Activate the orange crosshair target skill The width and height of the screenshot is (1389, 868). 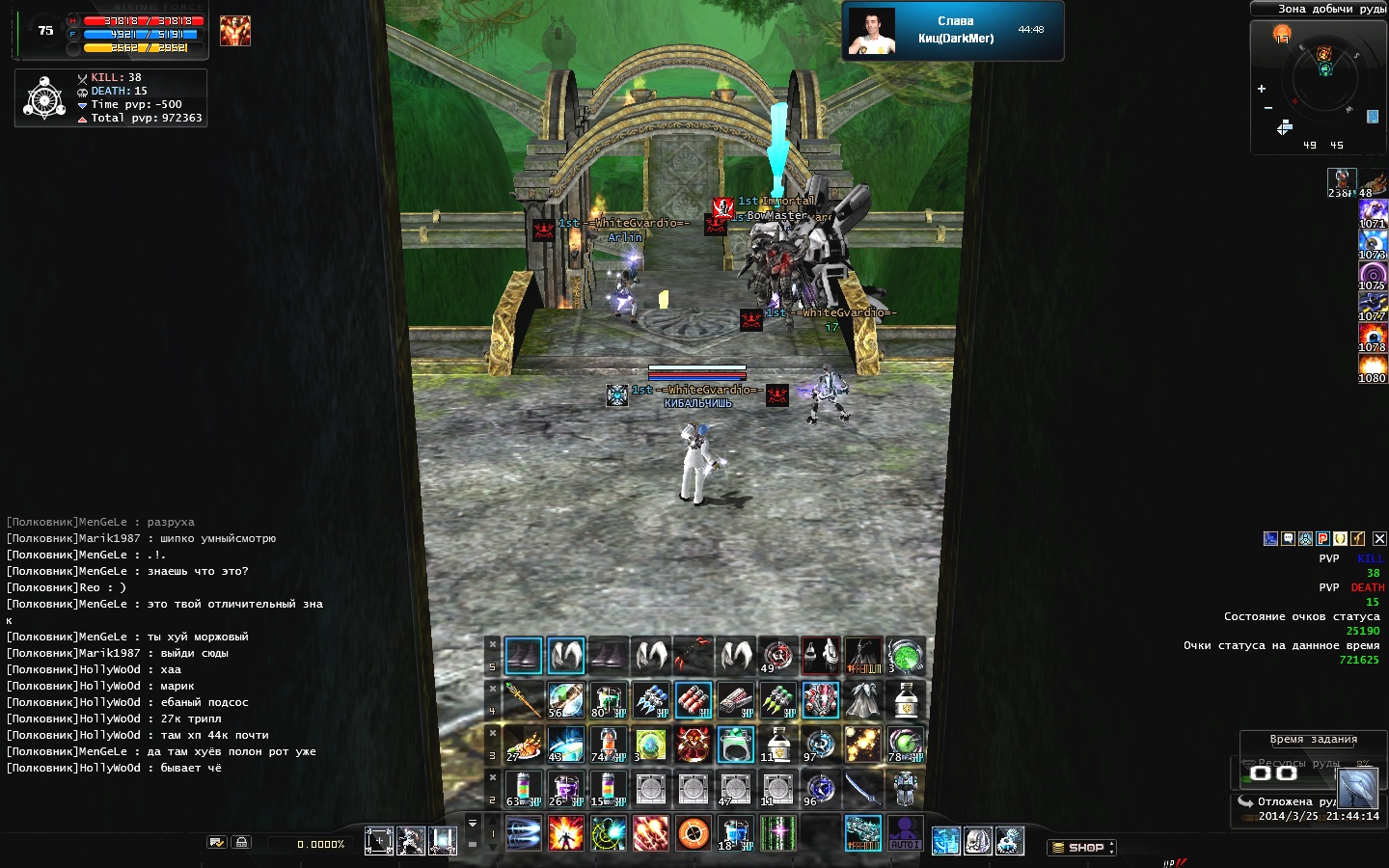694,833
